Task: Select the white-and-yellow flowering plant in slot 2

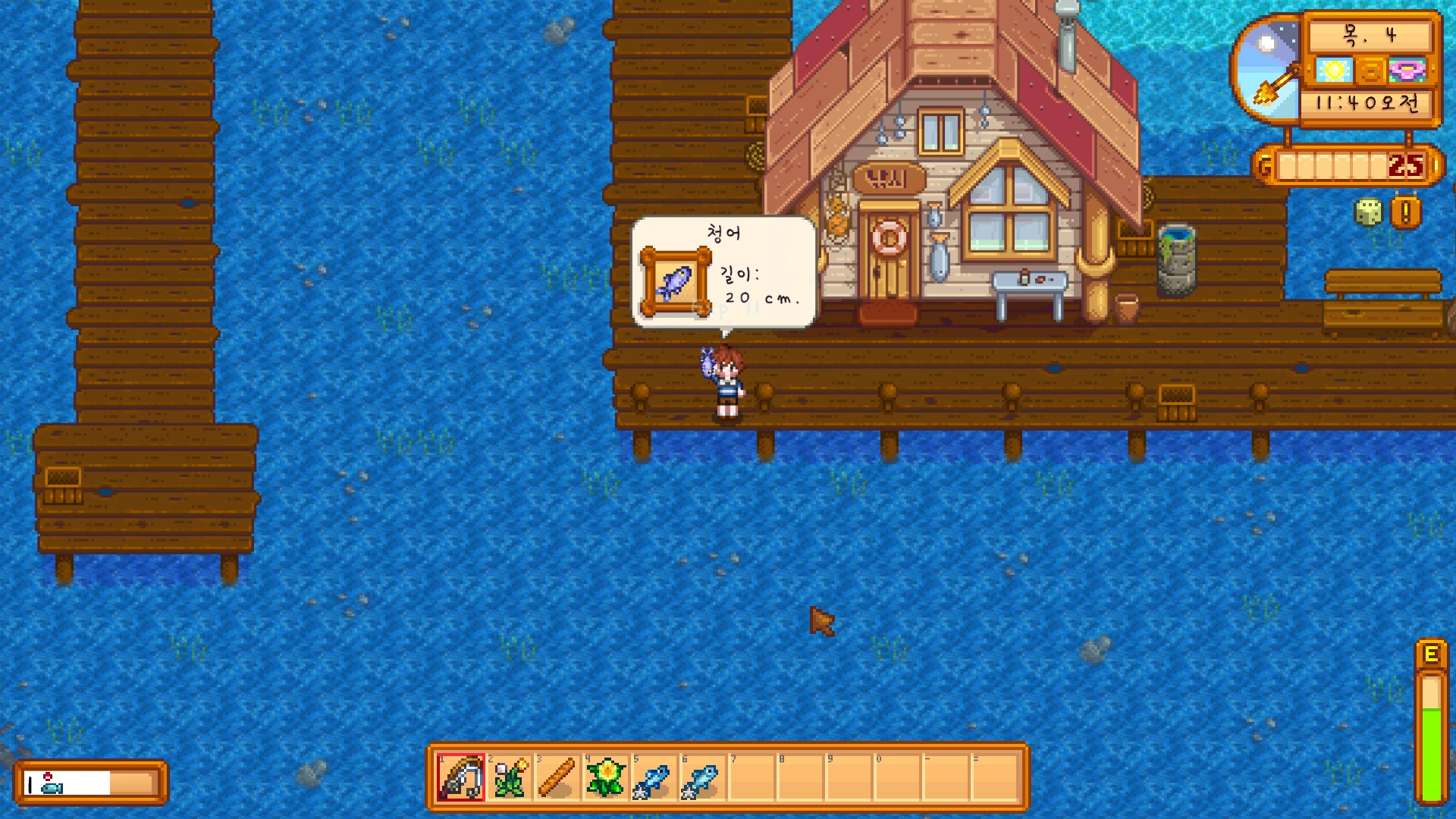Action: point(510,778)
